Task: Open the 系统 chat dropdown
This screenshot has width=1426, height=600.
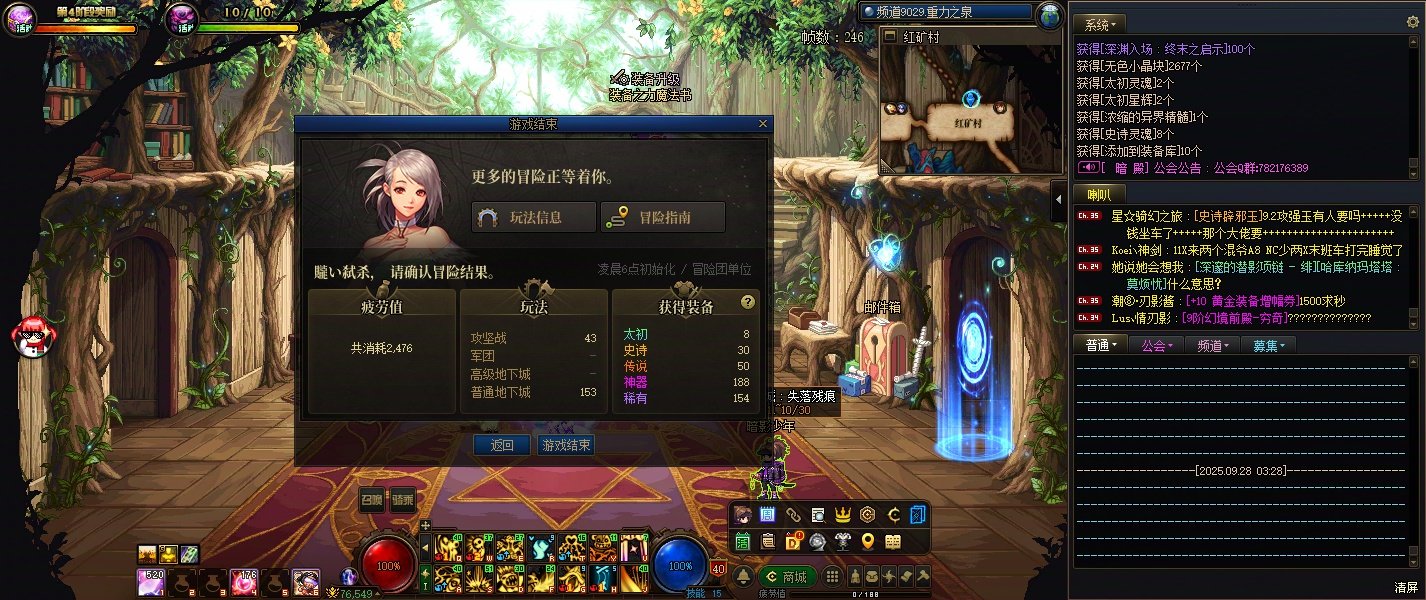Action: [x=1101, y=23]
